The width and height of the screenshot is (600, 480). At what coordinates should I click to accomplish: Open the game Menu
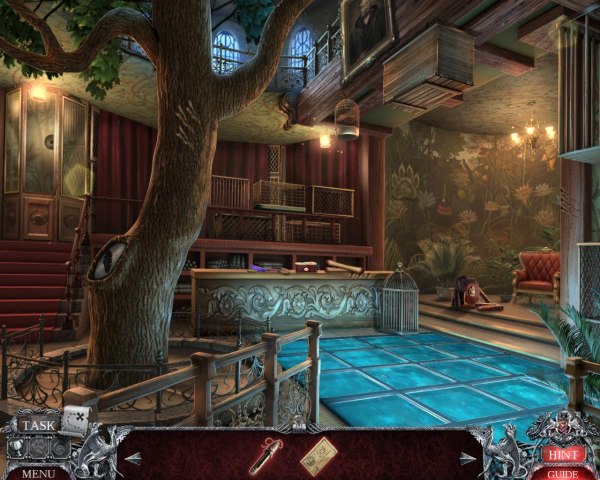point(38,473)
